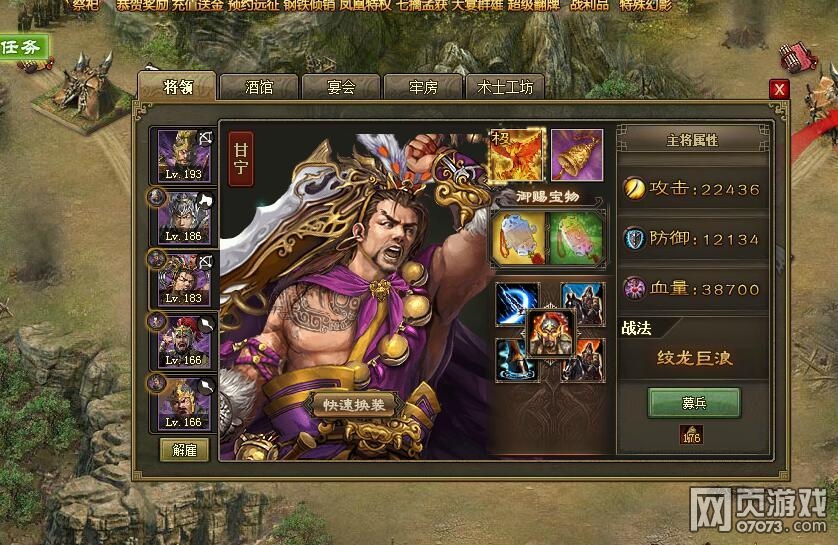Choose the Lv. 193 general portrait

pyautogui.click(x=183, y=156)
